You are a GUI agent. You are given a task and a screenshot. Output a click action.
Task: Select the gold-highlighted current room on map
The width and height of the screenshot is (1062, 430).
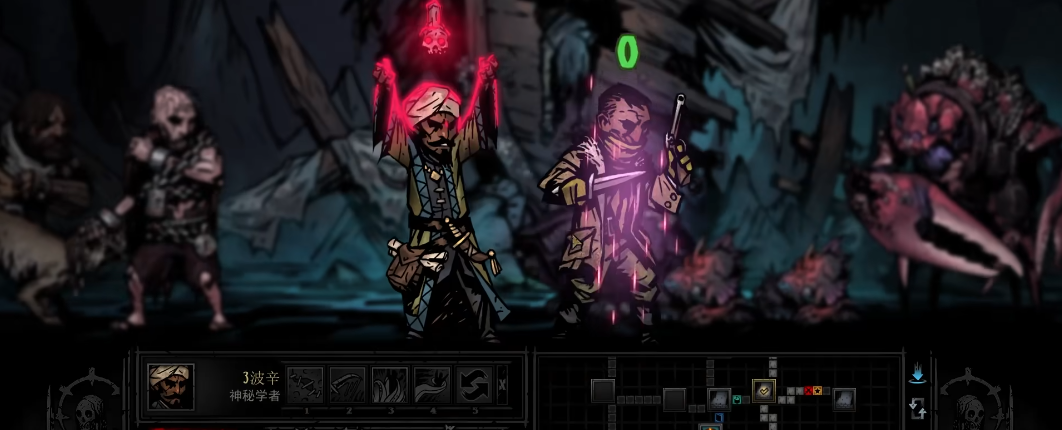pyautogui.click(x=763, y=390)
